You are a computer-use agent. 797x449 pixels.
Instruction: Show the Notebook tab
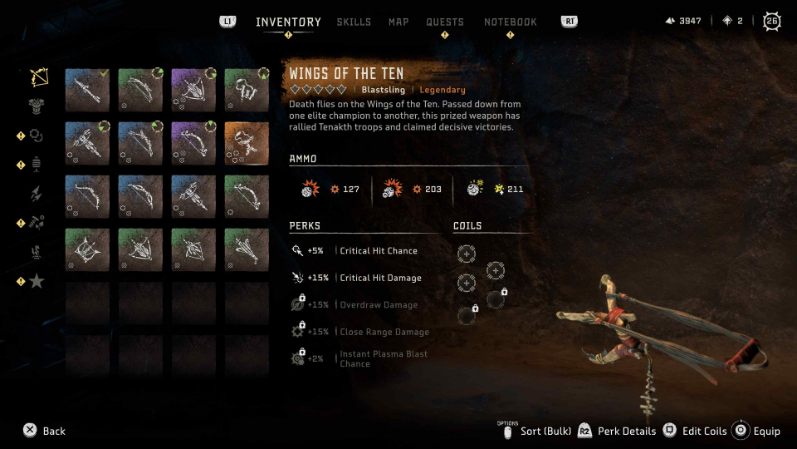(510, 22)
